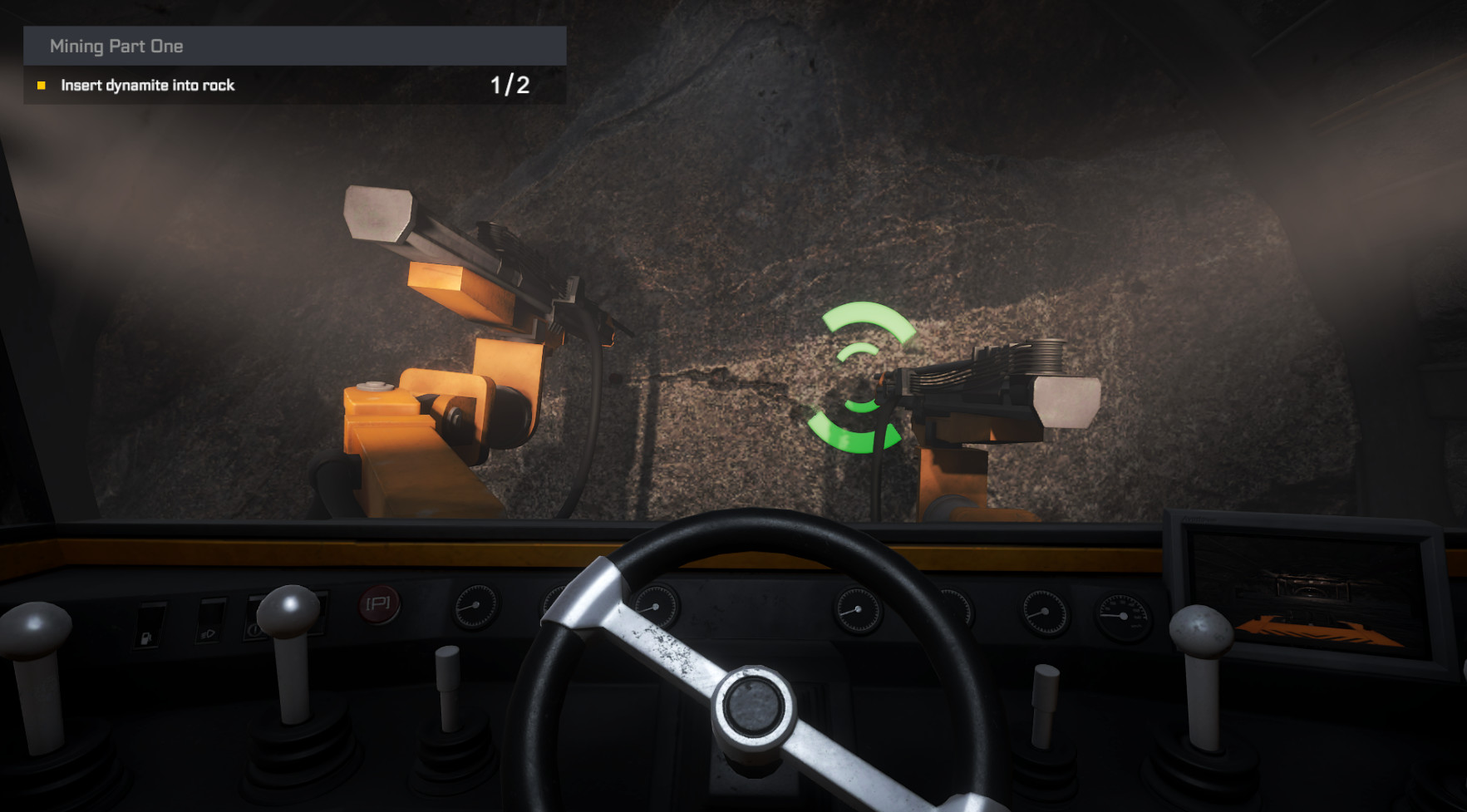
Task: Click the Insert dynamite into rock objective
Action: tap(147, 85)
